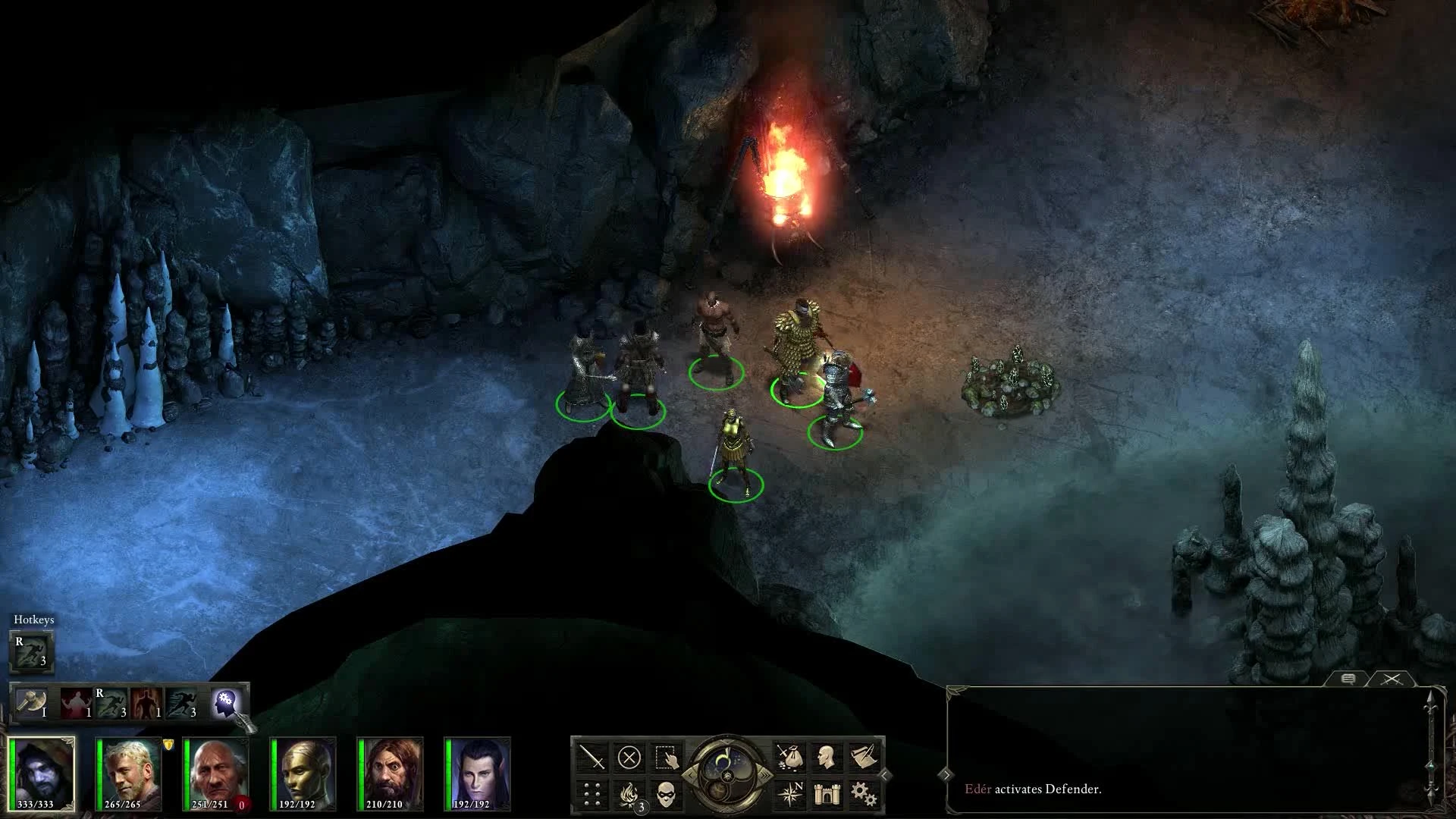Screen dimensions: 1456x819
Task: Open Options via the gears icon
Action: [x=864, y=794]
